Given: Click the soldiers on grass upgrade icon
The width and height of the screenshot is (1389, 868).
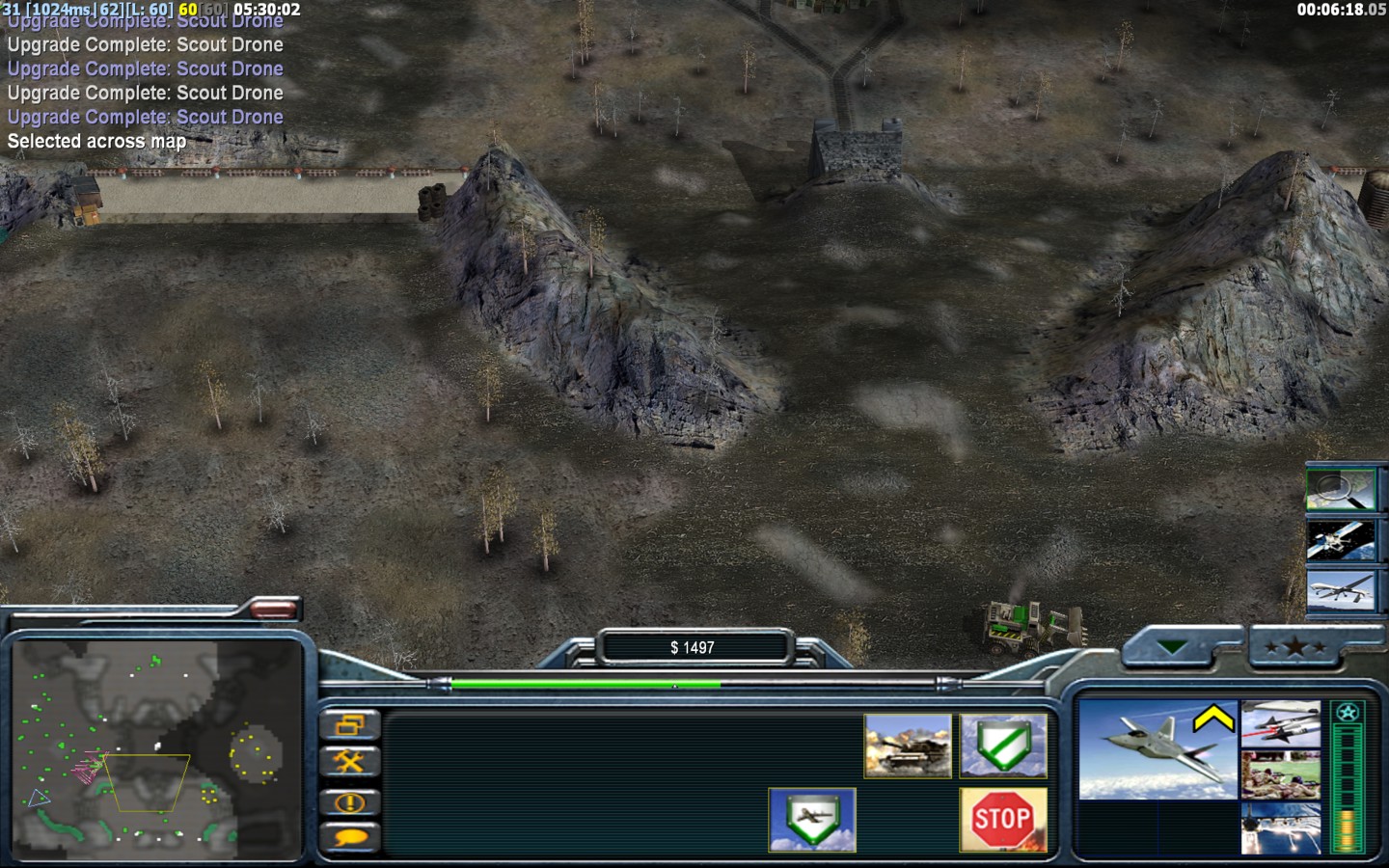Looking at the screenshot, I should tap(1280, 775).
